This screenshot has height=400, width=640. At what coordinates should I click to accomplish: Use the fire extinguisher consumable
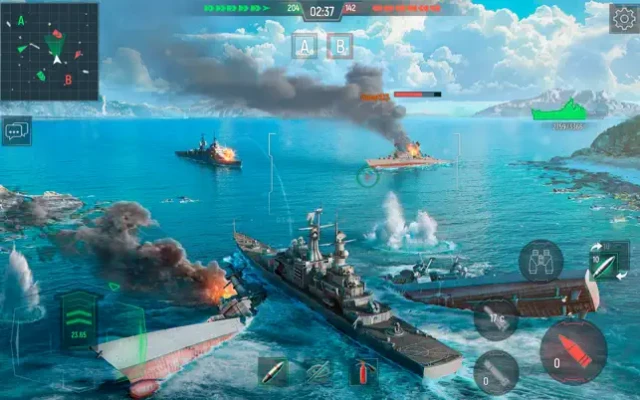pyautogui.click(x=362, y=372)
